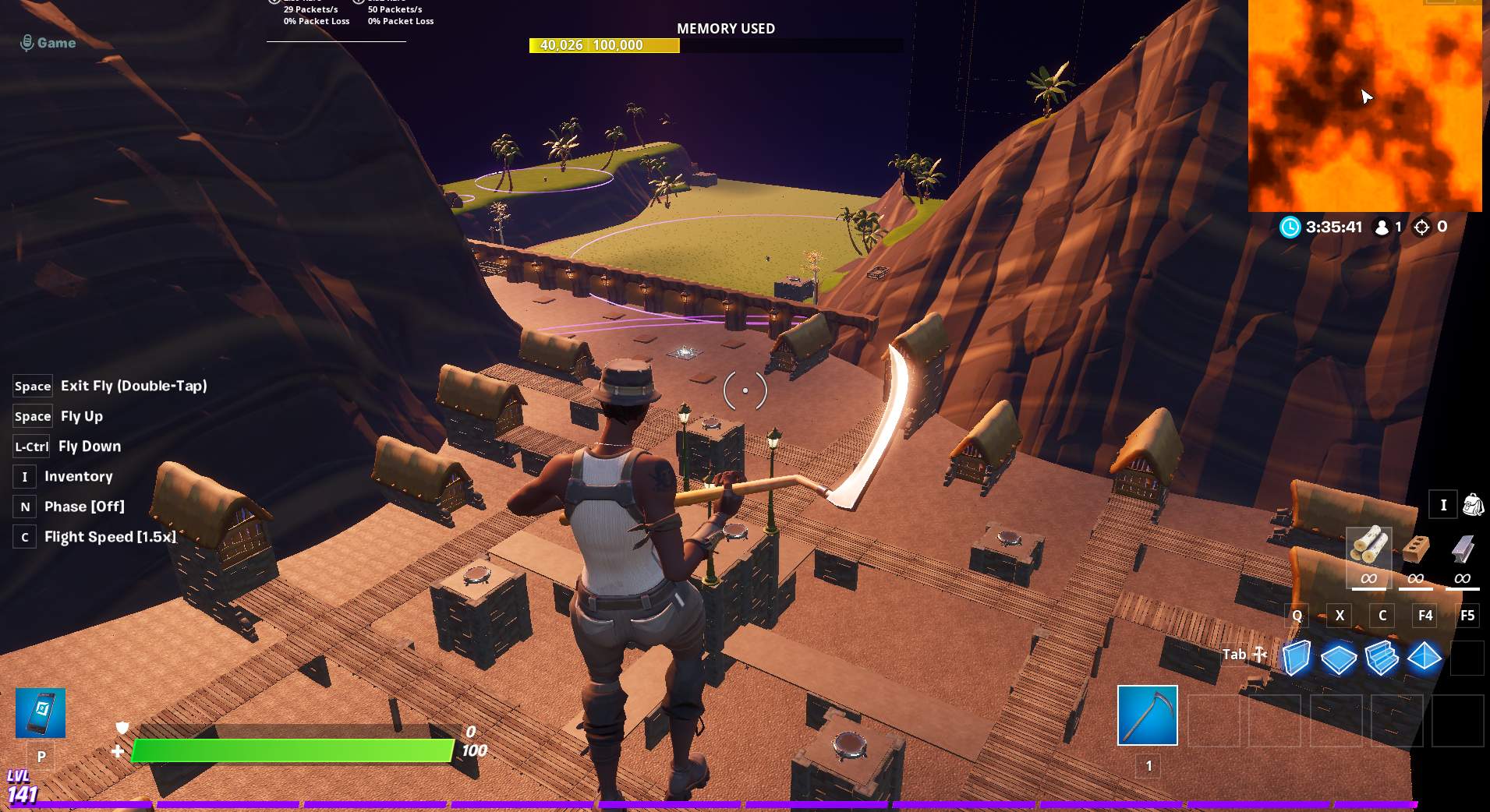Screen dimensions: 1490x812
Task: Choose wood as building material
Action: [1368, 549]
